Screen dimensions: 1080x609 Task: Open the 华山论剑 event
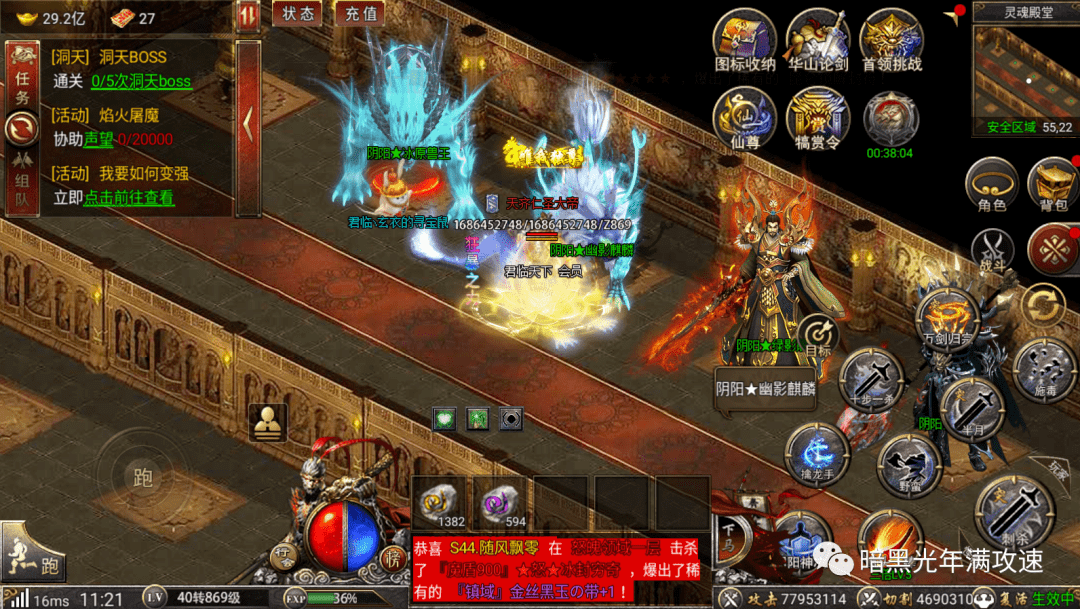click(x=818, y=41)
